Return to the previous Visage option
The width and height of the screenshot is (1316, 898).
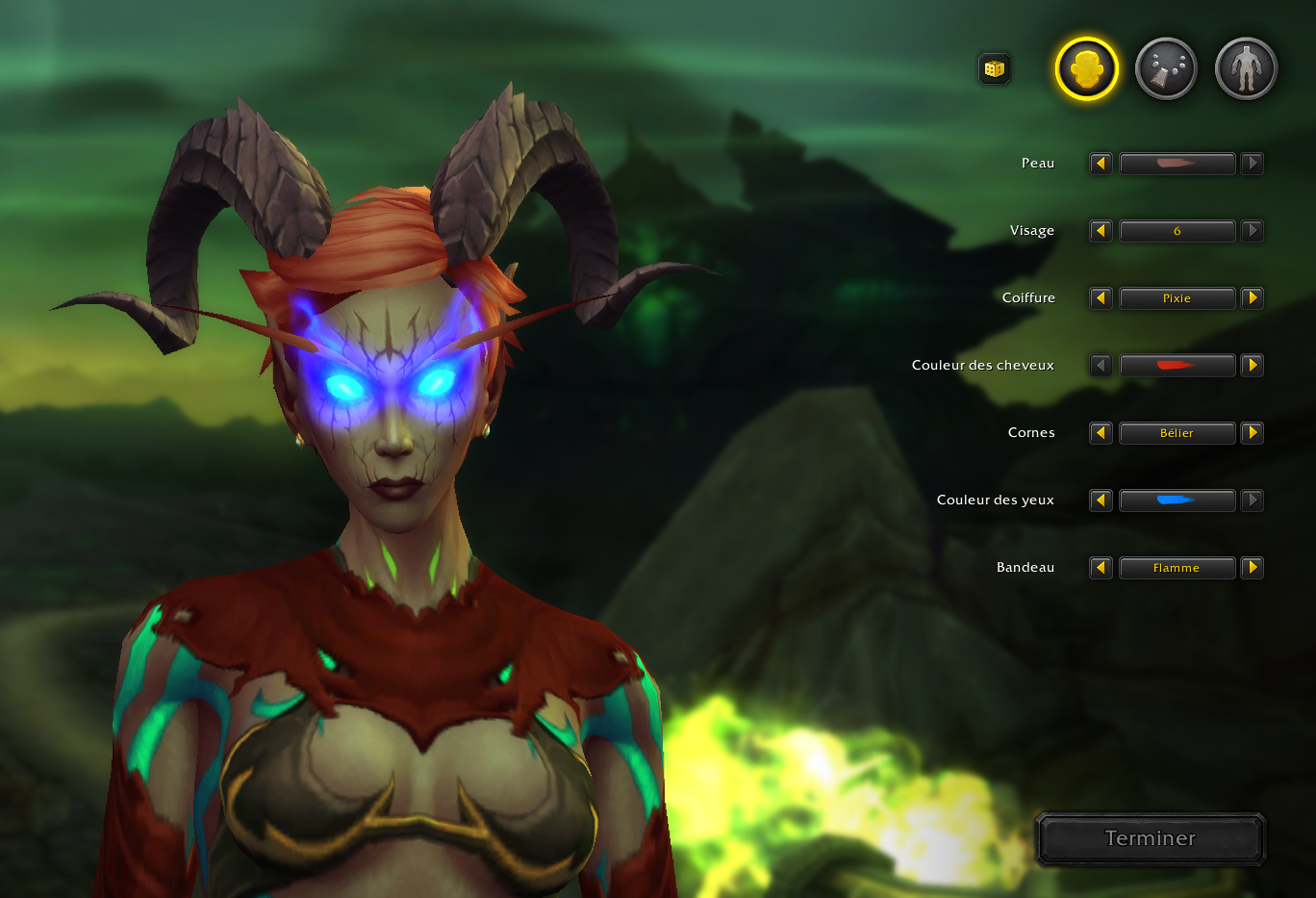(1101, 231)
